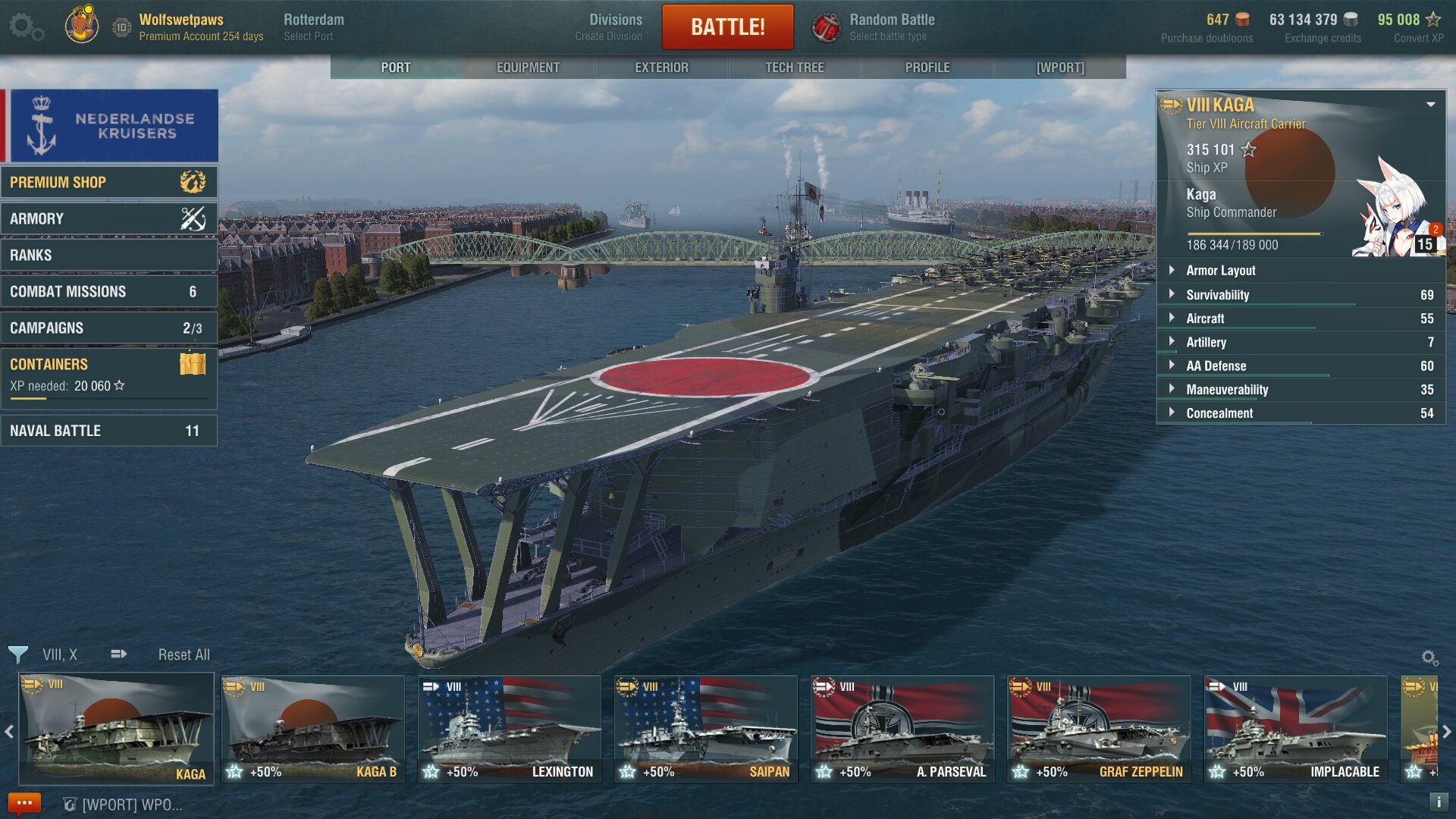Open the gear settings menu
This screenshot has width=1456, height=819.
tap(25, 27)
